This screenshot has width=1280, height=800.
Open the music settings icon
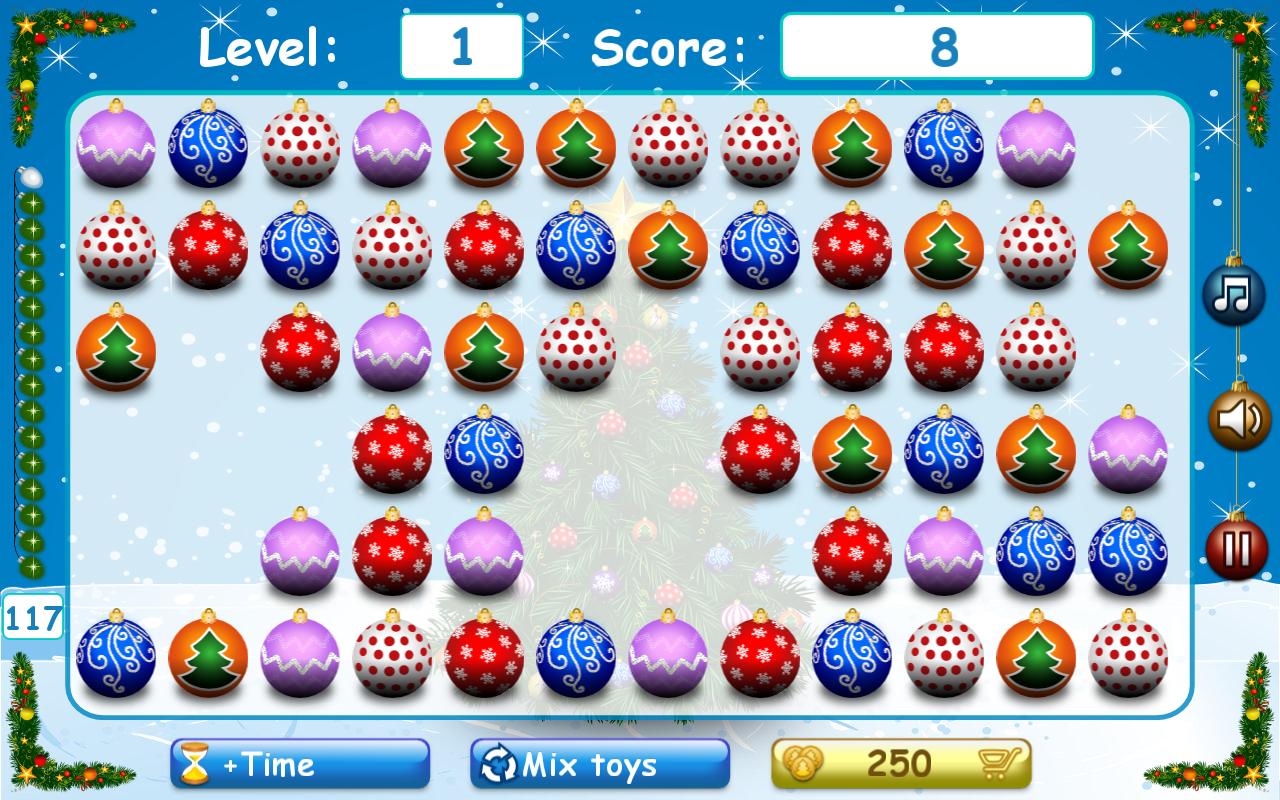(1233, 293)
